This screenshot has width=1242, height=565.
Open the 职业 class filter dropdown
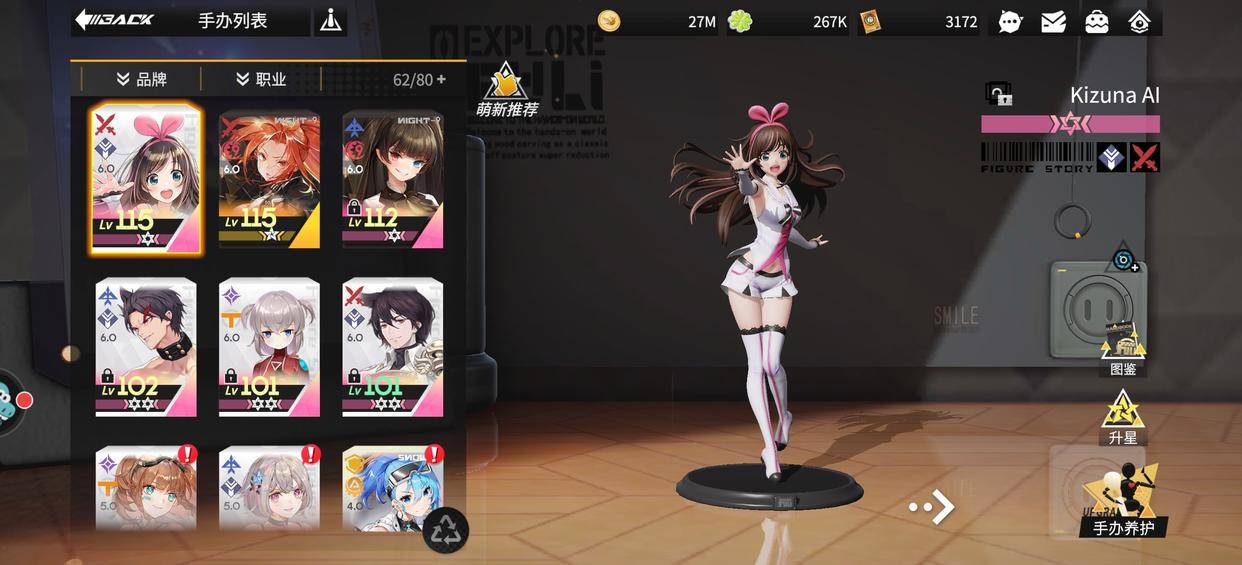pos(261,79)
